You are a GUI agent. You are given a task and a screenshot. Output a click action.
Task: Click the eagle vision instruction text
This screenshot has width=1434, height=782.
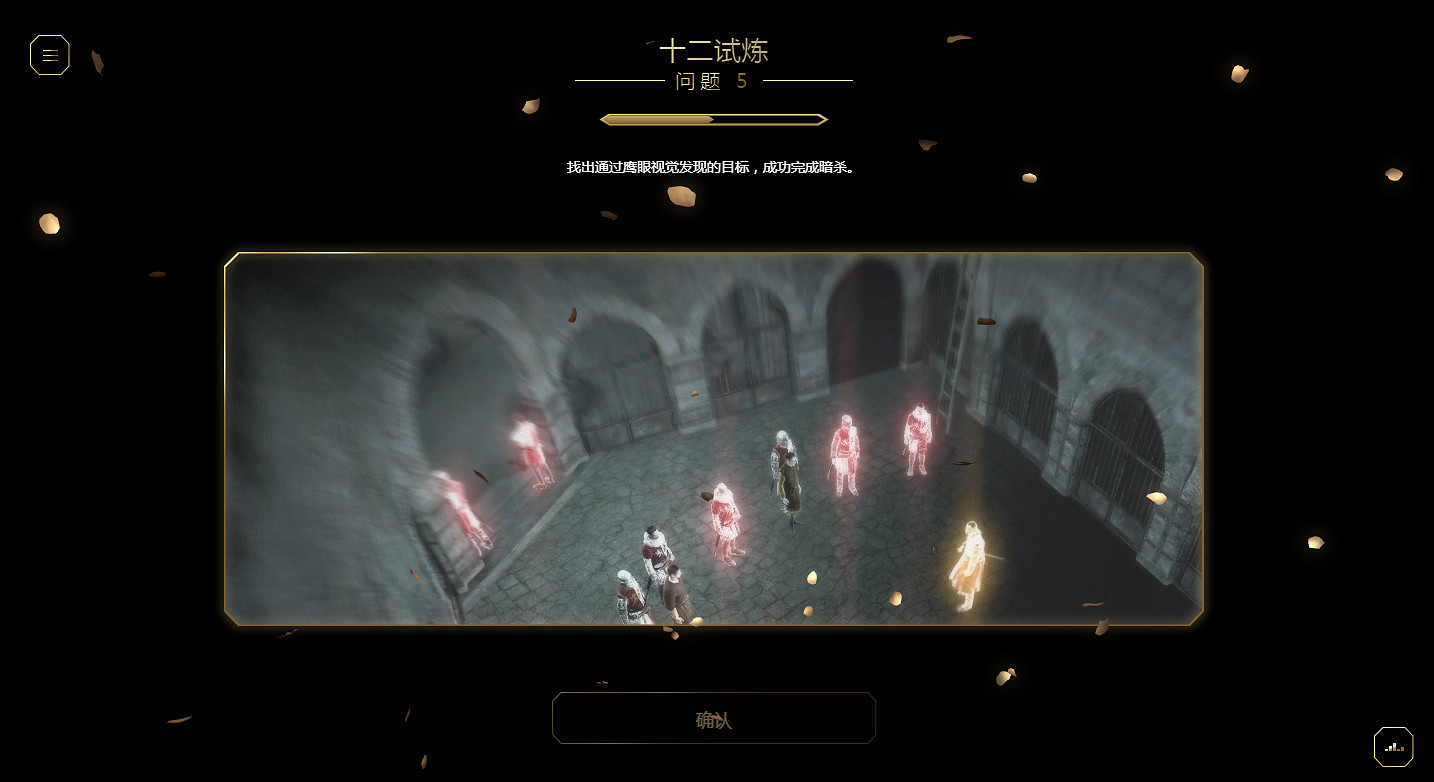[x=712, y=167]
